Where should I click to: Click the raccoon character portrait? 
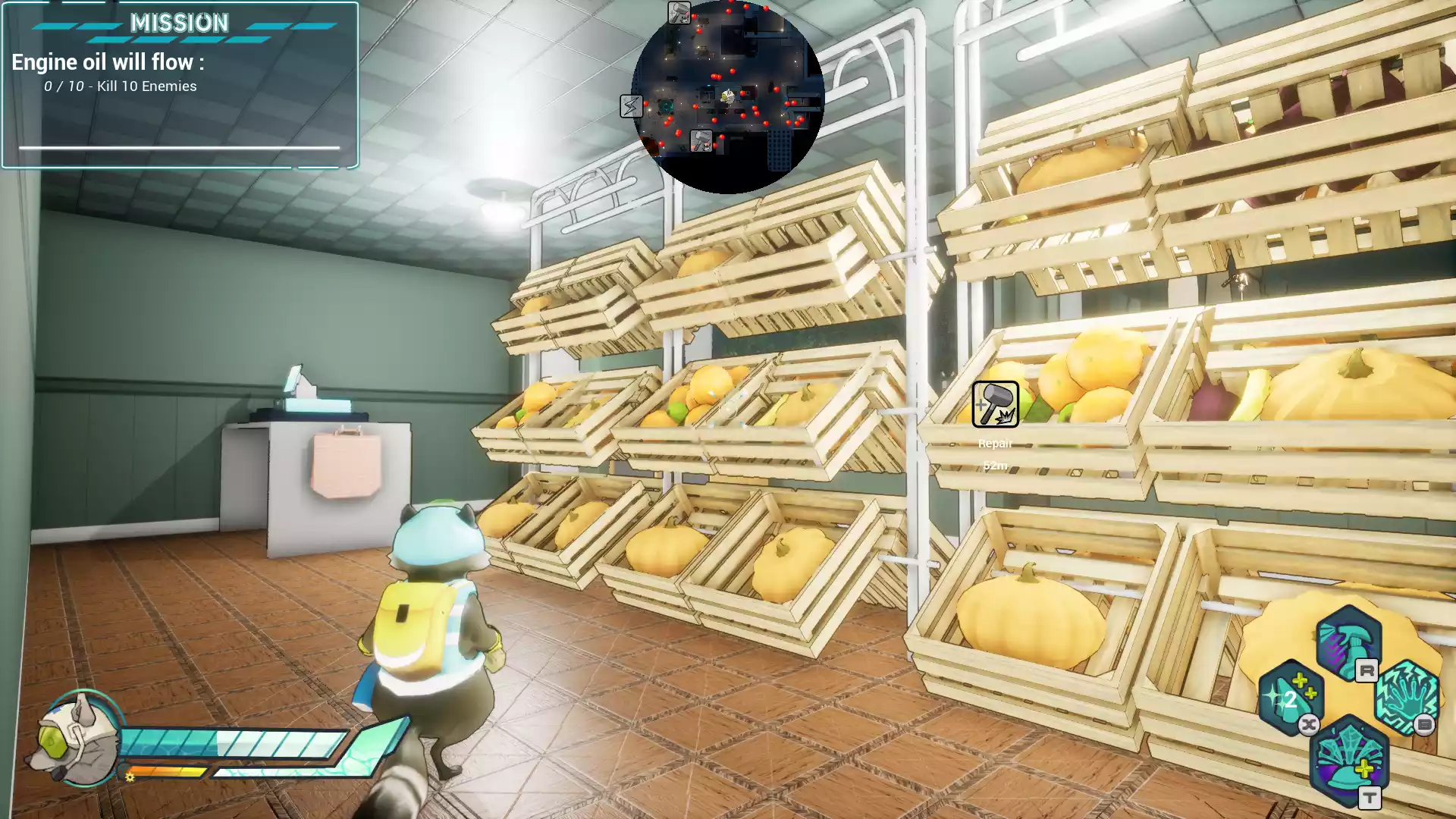(x=76, y=739)
